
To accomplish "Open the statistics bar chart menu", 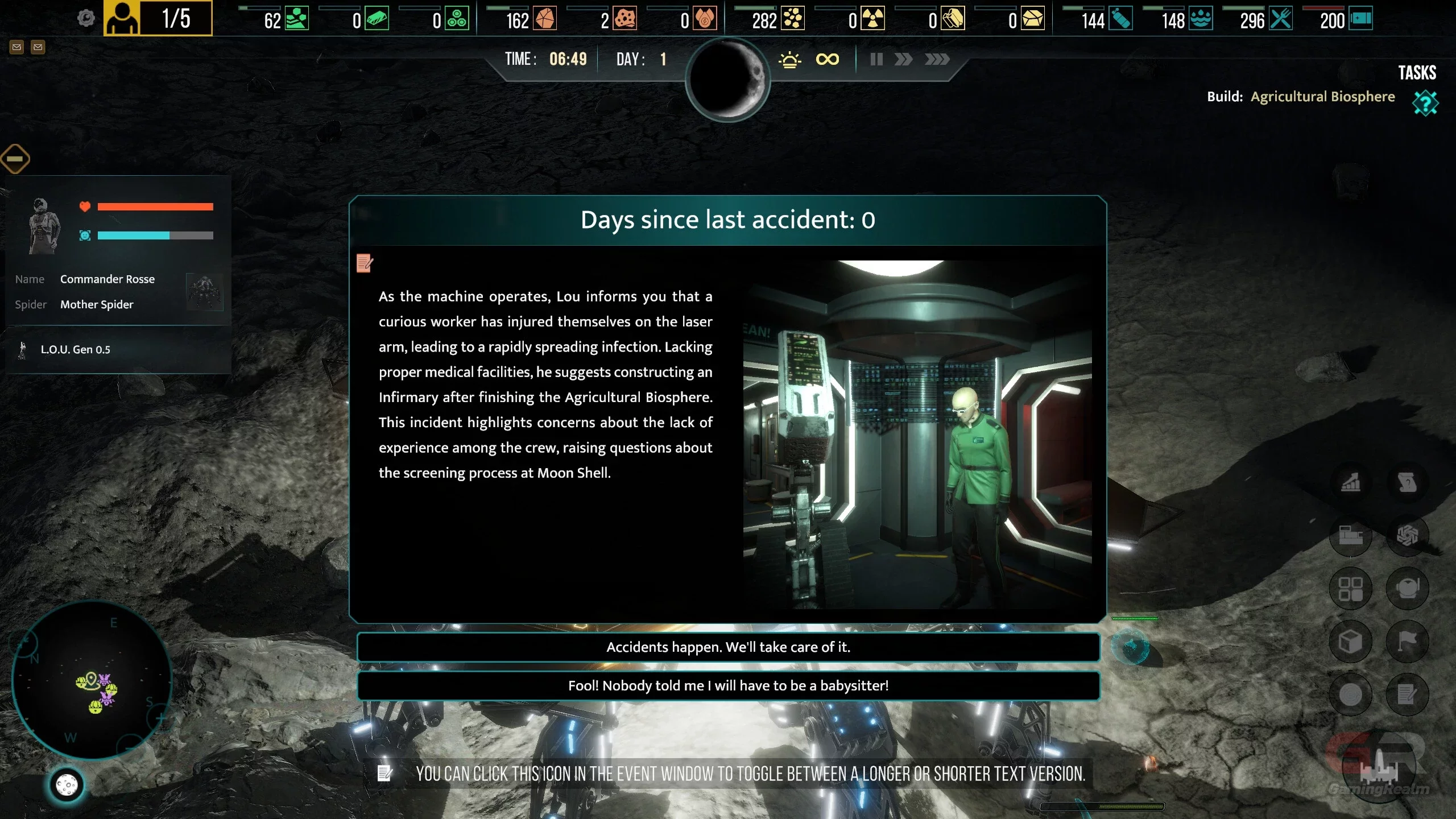I will pos(1351,483).
